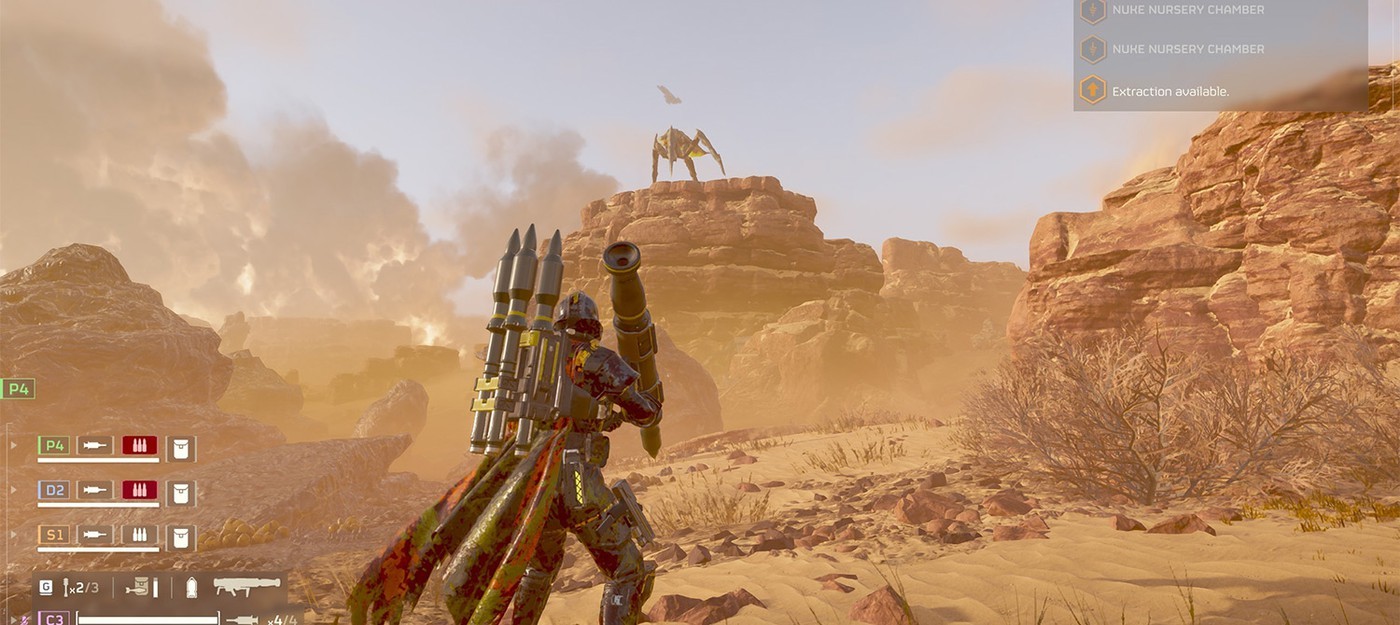This screenshot has width=1400, height=625.
Task: Select squad member D2 in the team list
Action: click(x=54, y=490)
